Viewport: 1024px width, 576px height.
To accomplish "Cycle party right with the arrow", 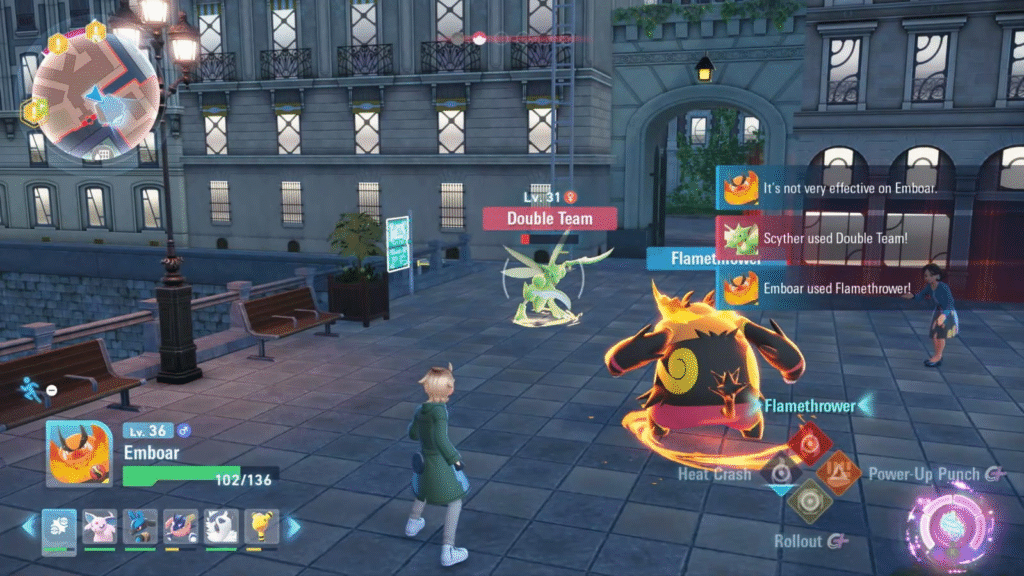I will (x=293, y=526).
